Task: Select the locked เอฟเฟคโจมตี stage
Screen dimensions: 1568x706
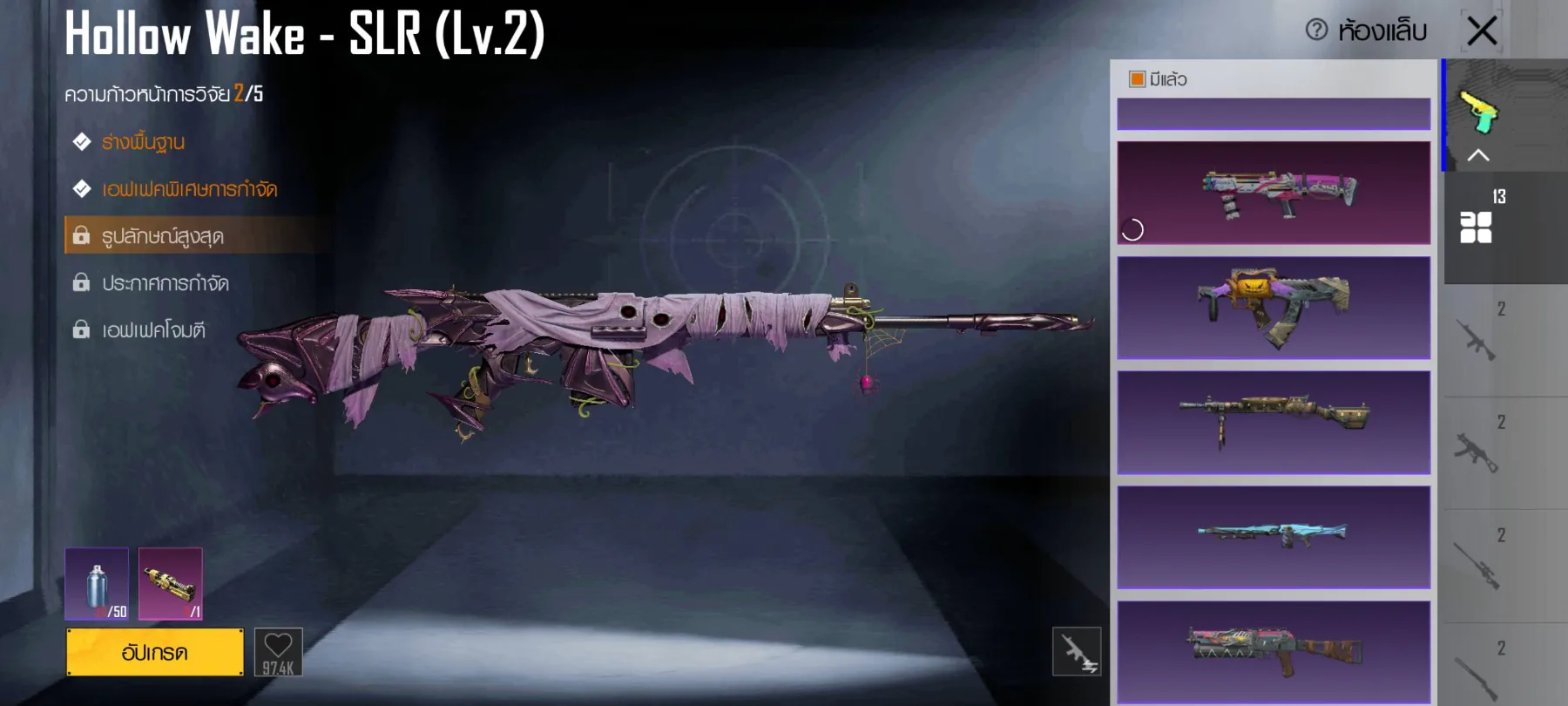Action: point(153,330)
